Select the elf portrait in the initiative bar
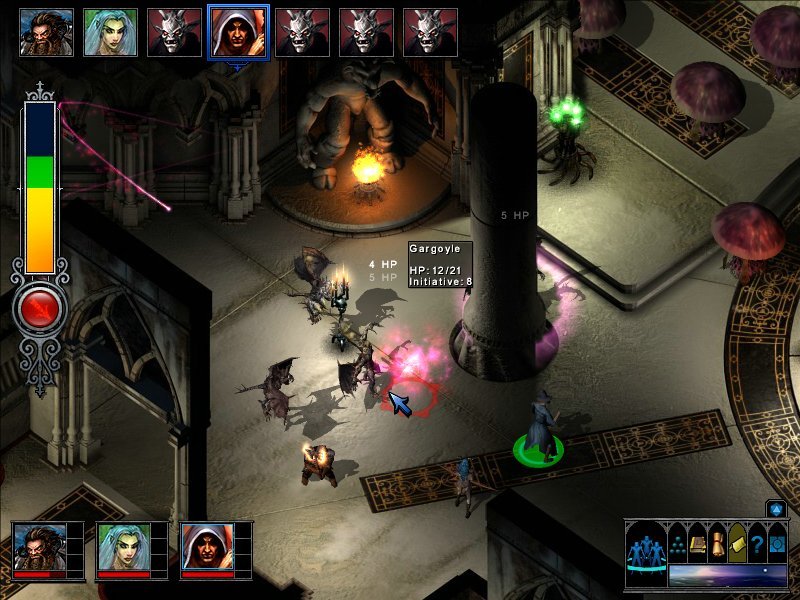The height and width of the screenshot is (600, 800). (x=110, y=32)
